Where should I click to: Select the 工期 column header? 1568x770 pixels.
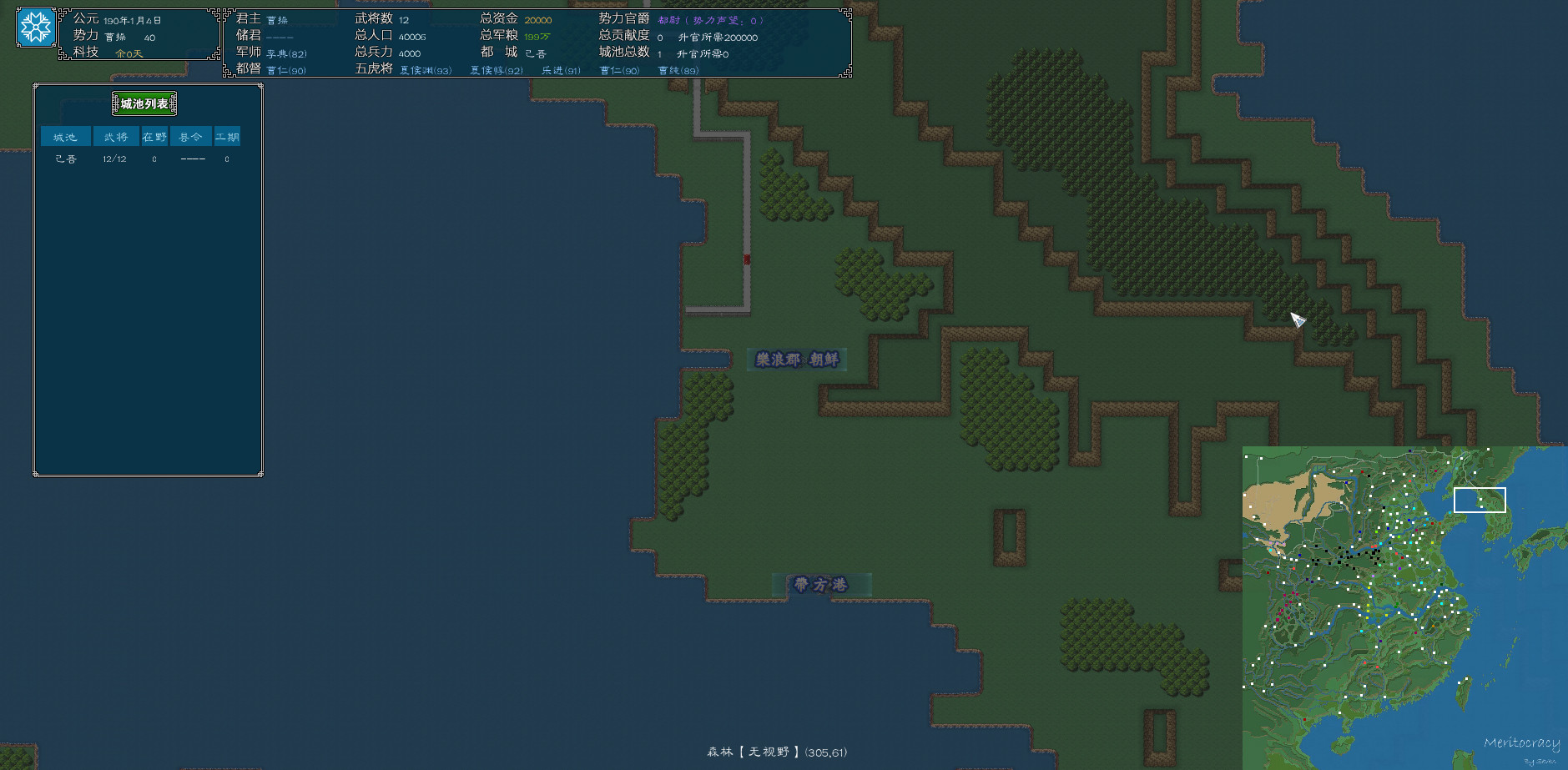click(229, 136)
